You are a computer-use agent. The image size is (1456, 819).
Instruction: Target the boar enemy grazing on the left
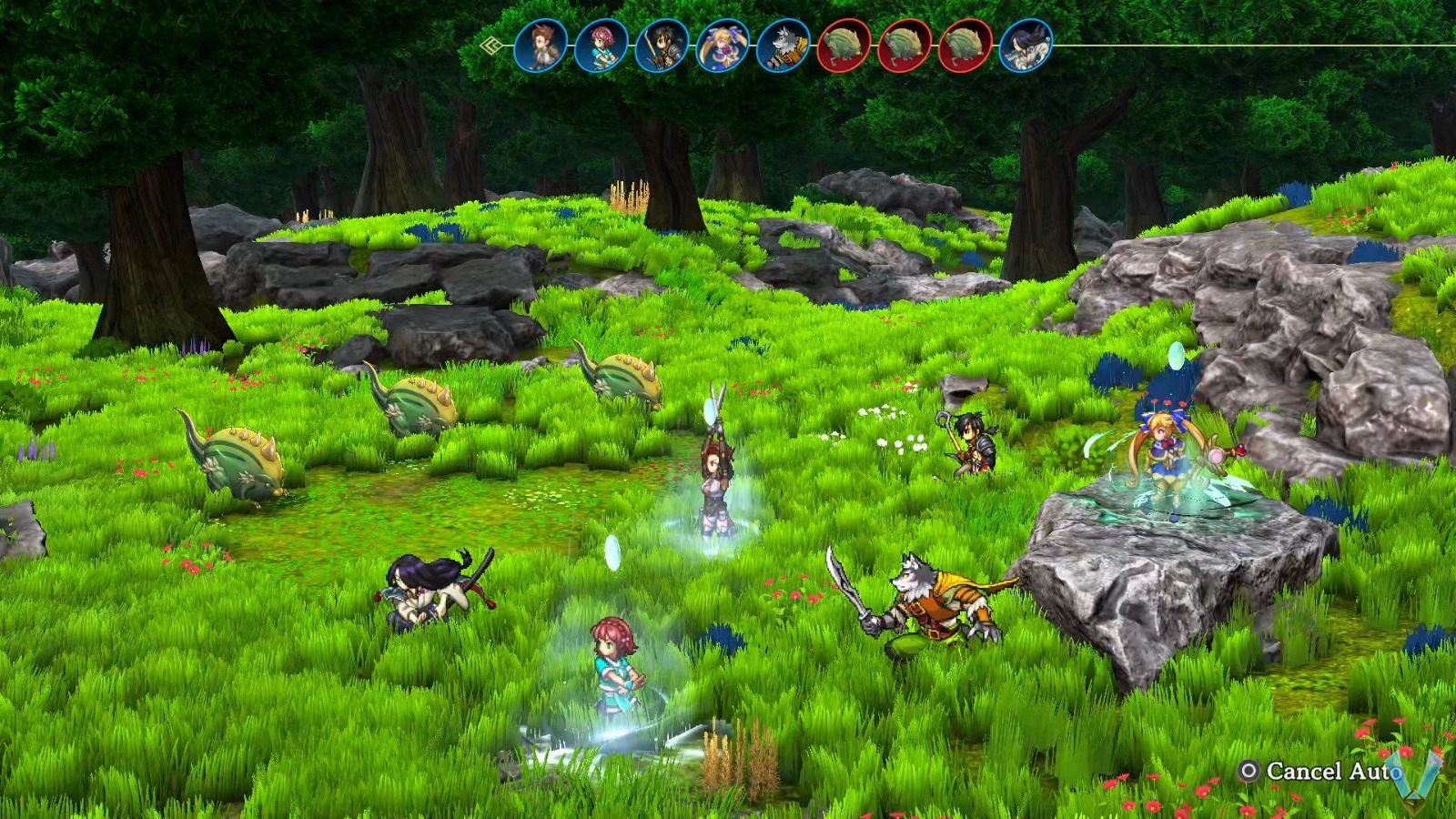[238, 464]
